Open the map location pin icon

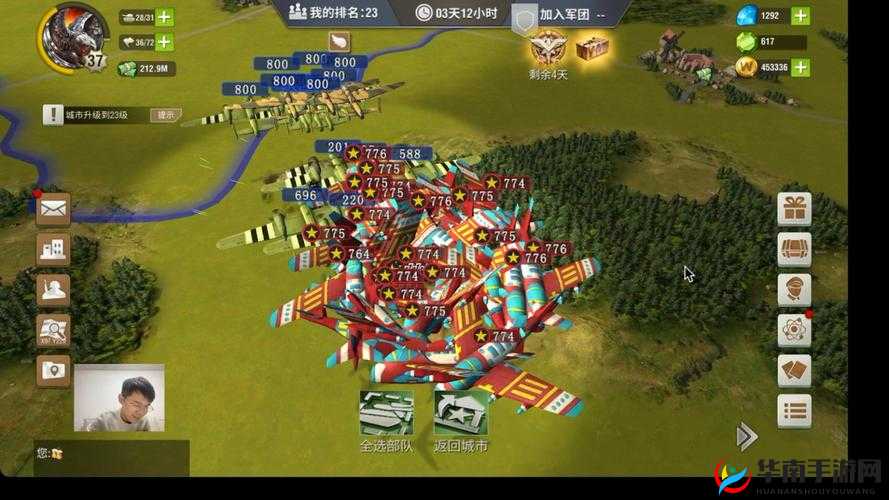53,370
